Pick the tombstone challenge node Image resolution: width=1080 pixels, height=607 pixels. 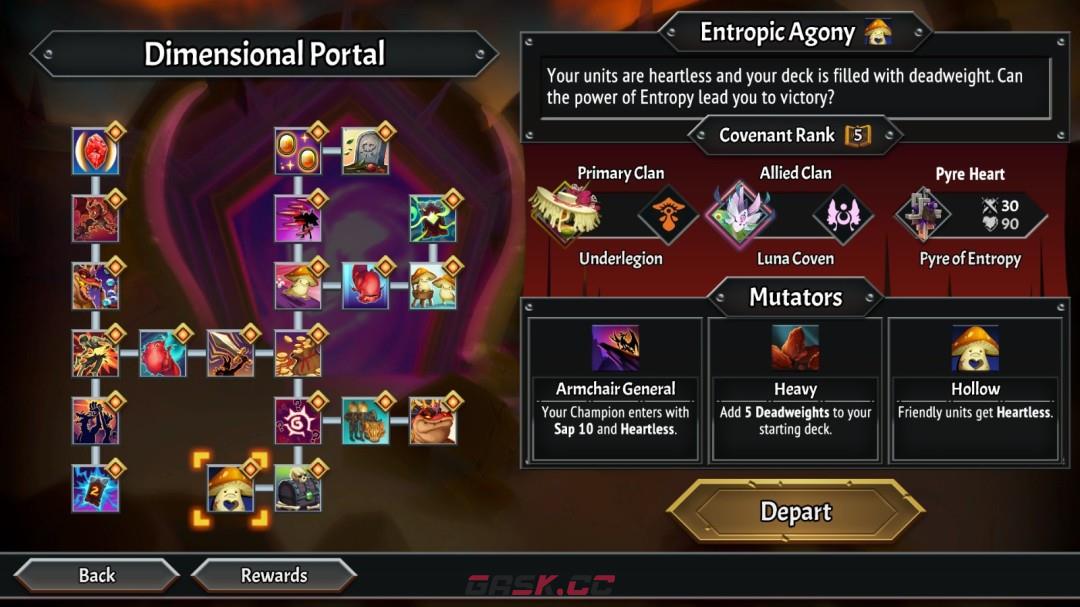tap(365, 152)
